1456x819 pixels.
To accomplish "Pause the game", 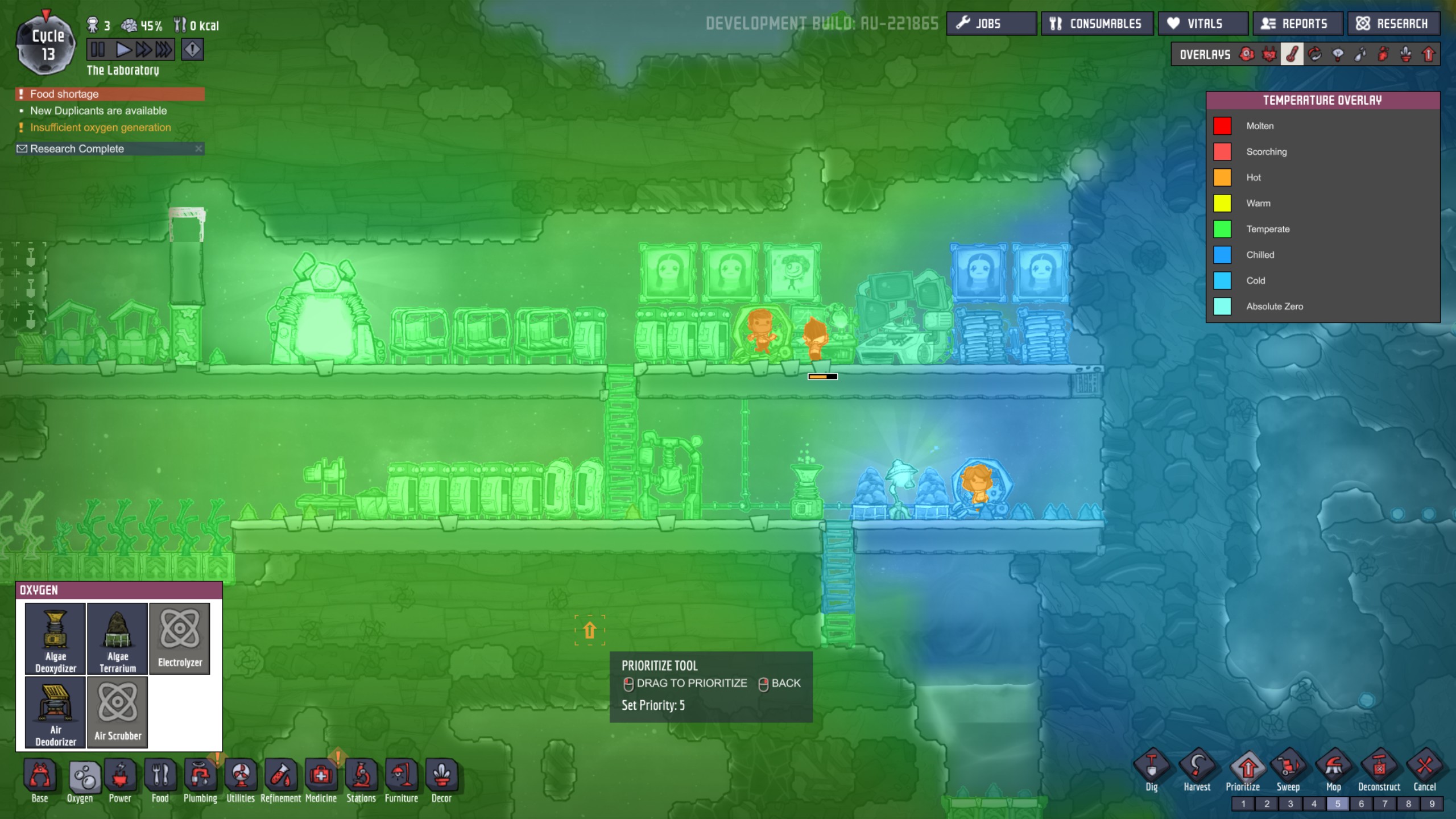I will pos(98,49).
